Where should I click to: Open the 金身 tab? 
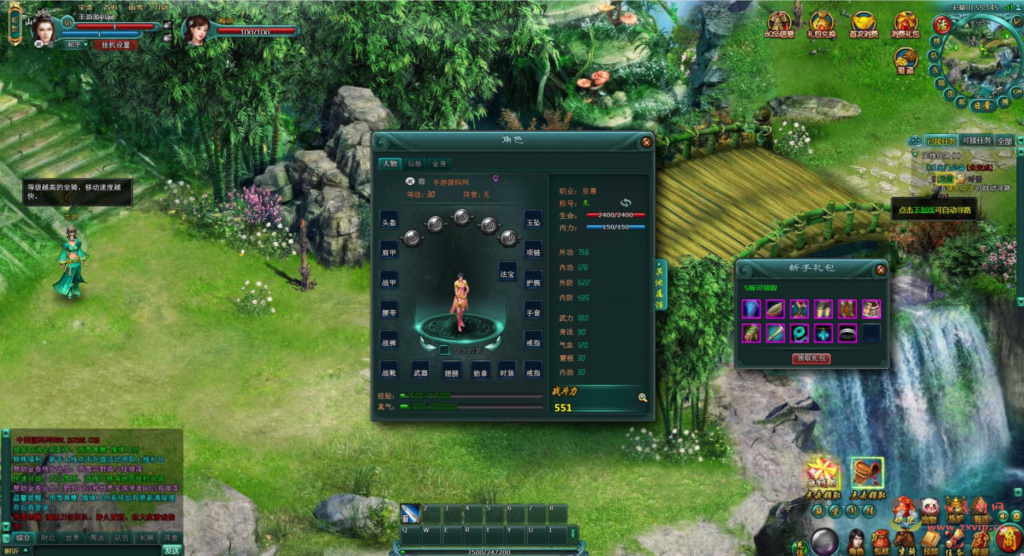pyautogui.click(x=438, y=163)
